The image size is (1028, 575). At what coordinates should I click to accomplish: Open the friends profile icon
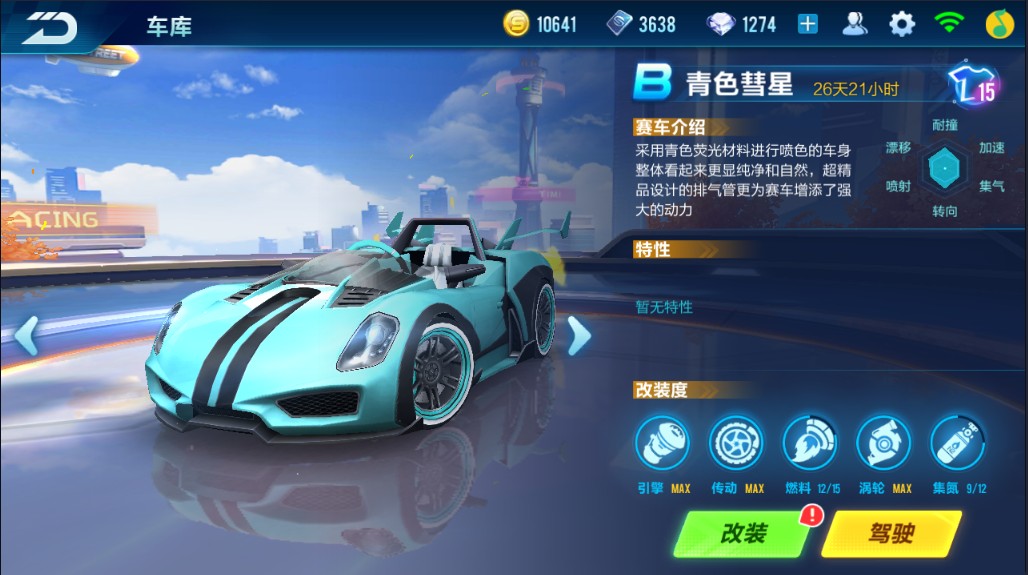855,24
